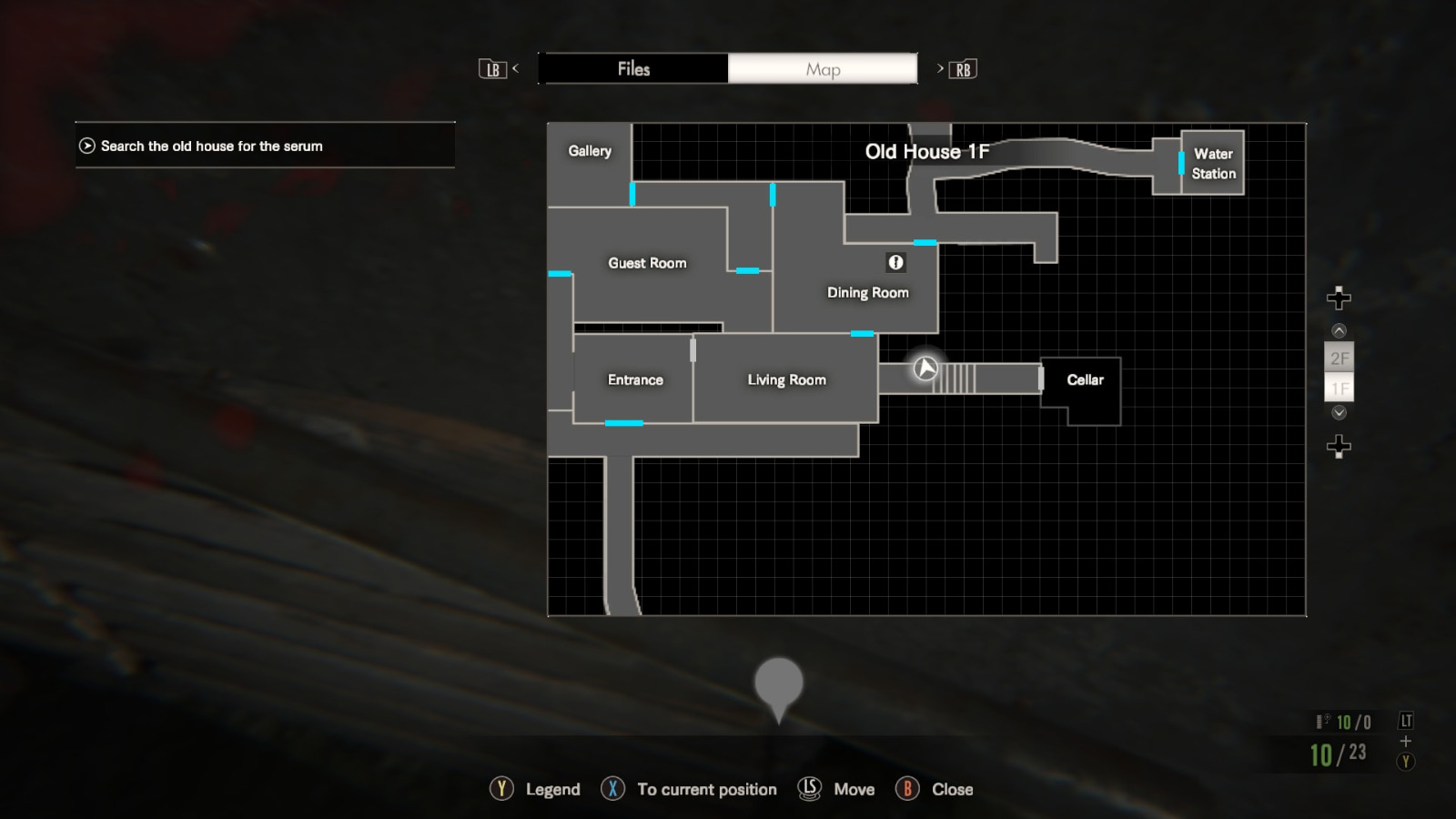Click the LB bumper icon beside Files

(492, 68)
